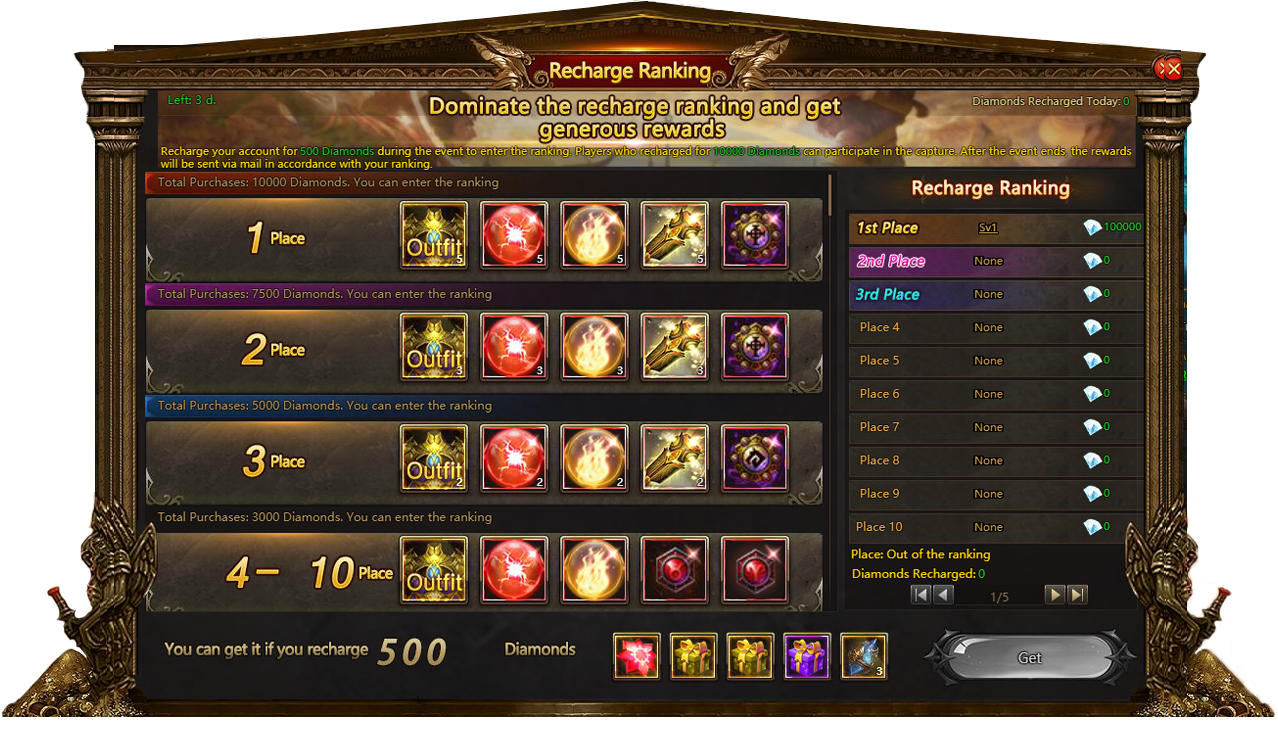View the golden wings reward in 3 Place

pos(674,459)
